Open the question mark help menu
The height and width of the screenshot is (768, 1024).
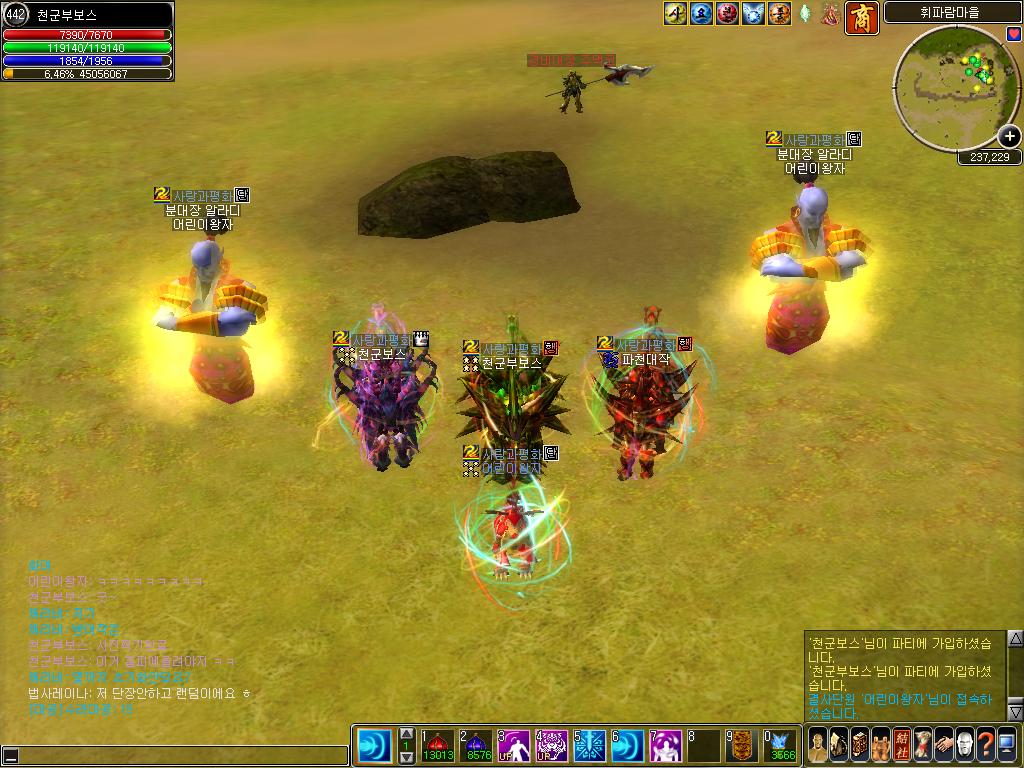pos(985,745)
